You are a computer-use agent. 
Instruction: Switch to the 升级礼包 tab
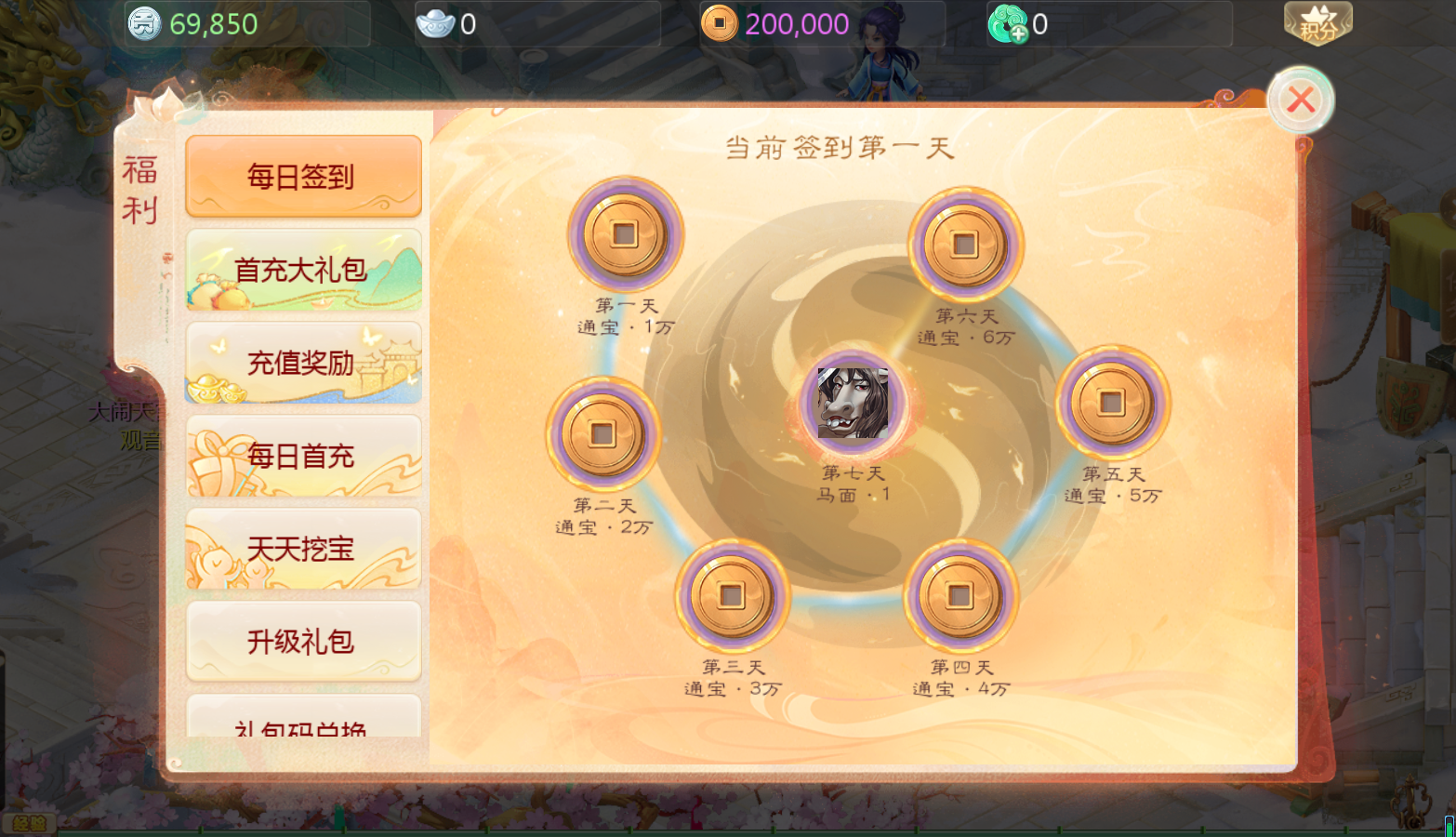point(303,642)
